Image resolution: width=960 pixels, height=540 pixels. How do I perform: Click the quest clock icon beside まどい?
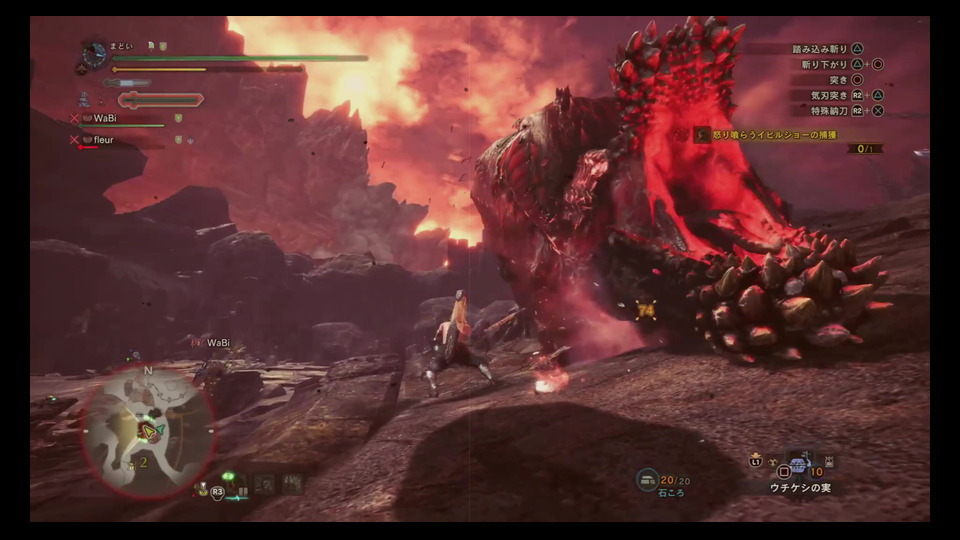(x=94, y=55)
